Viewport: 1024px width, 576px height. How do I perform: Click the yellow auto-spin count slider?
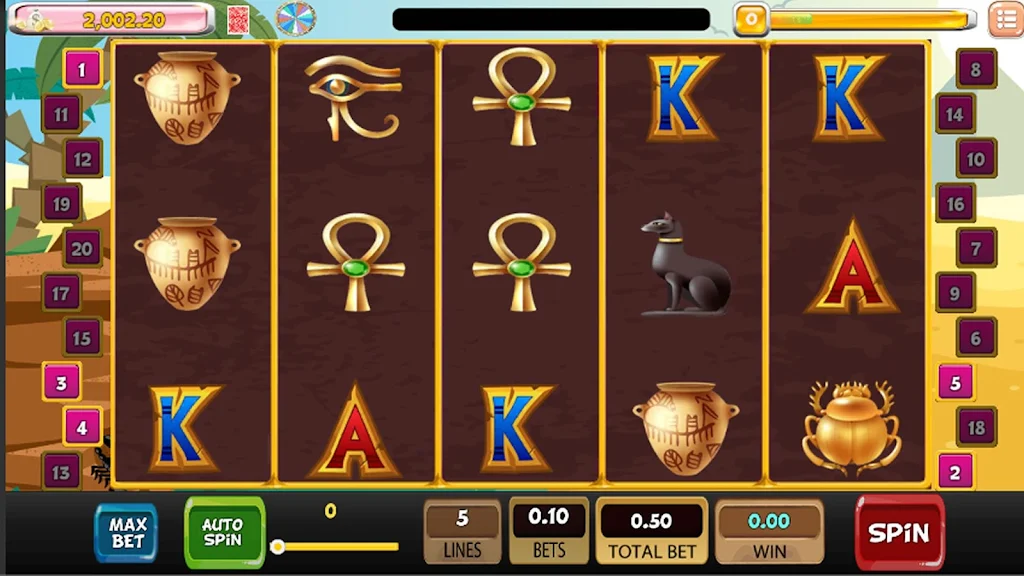tap(336, 546)
